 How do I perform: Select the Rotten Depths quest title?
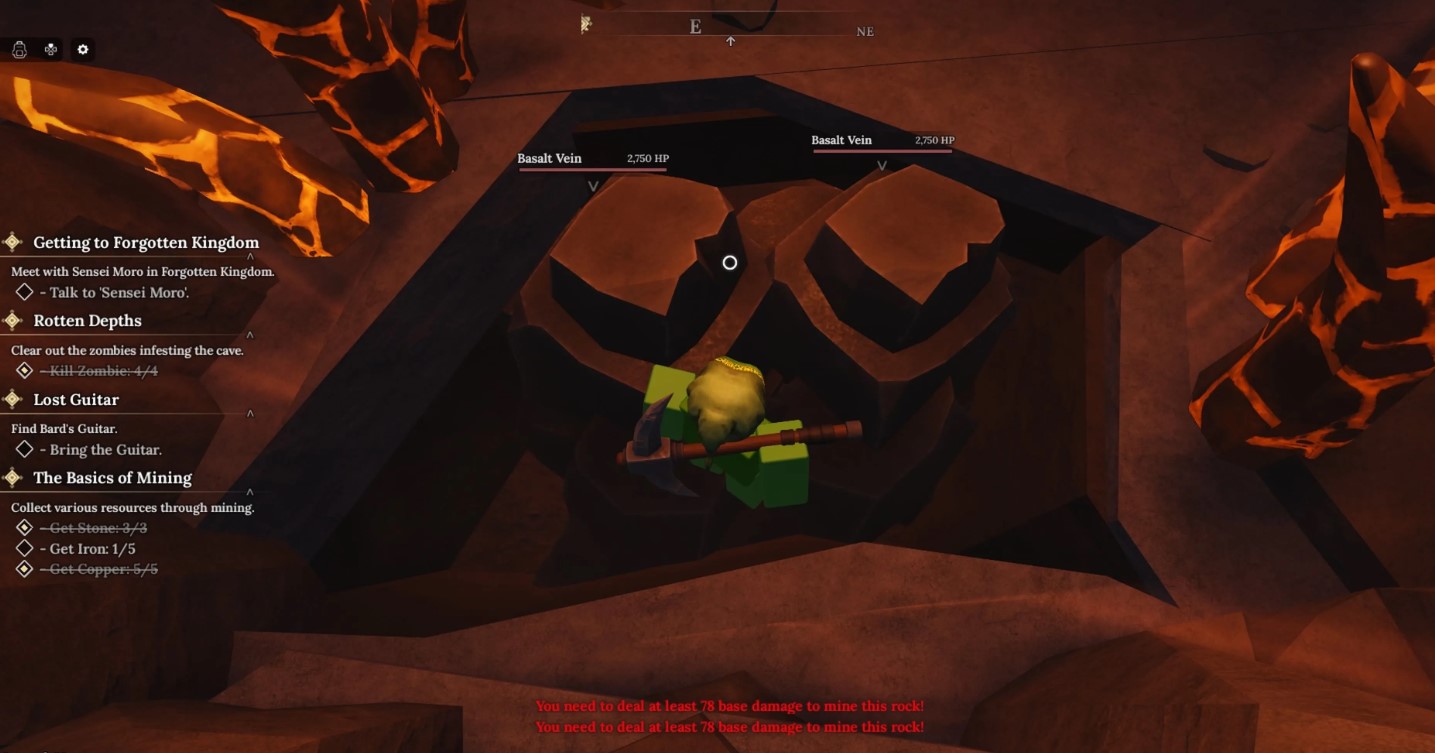(87, 321)
